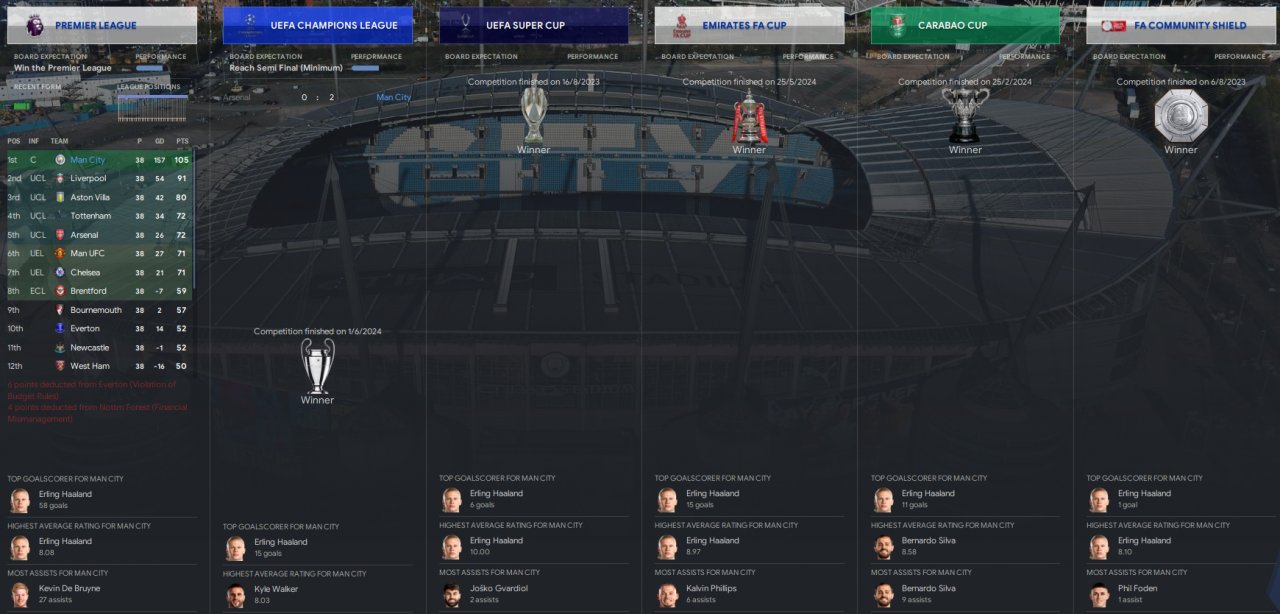Screen dimensions: 1280x614
Task: View Bournemouth from the league table
Action: pos(96,310)
